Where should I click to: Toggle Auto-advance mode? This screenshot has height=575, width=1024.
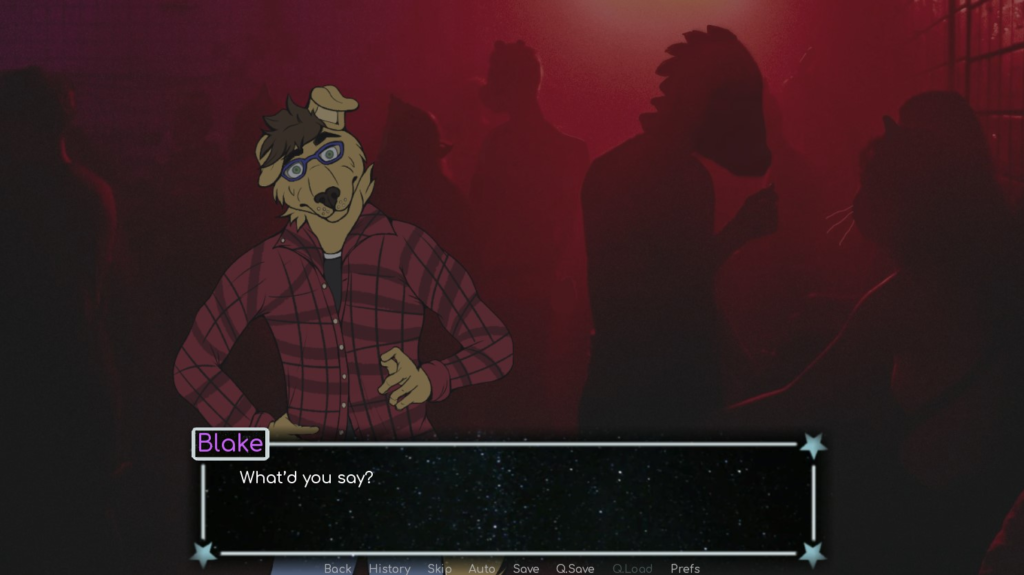coord(482,568)
